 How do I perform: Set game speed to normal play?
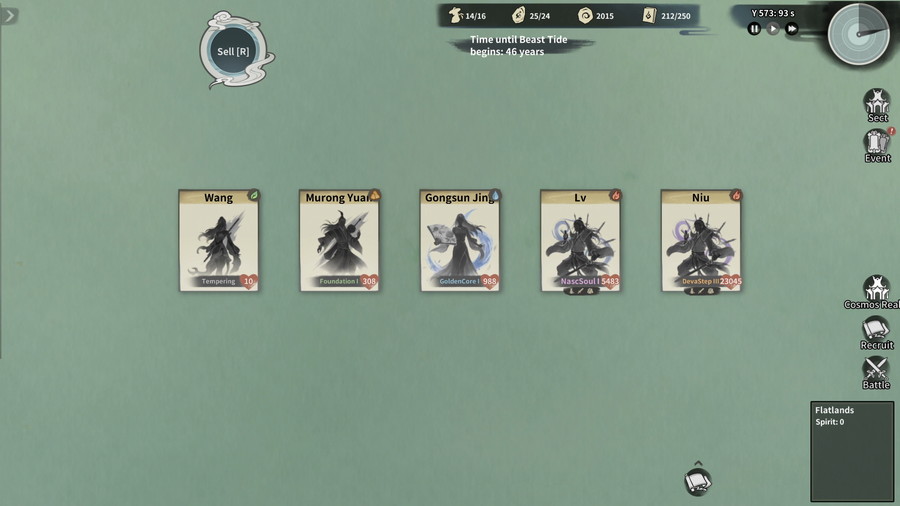click(773, 29)
